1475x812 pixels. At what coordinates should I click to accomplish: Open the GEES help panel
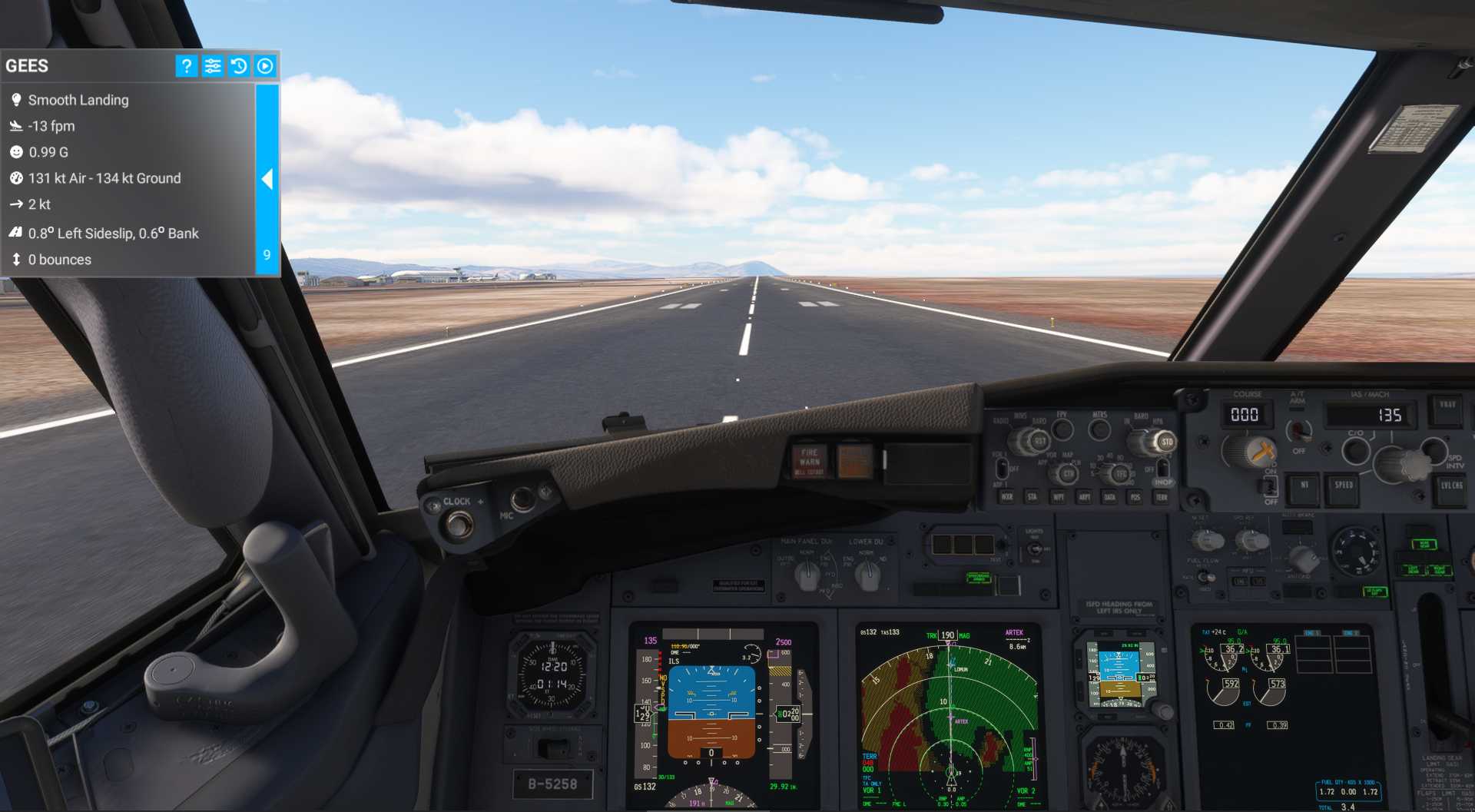pos(185,66)
